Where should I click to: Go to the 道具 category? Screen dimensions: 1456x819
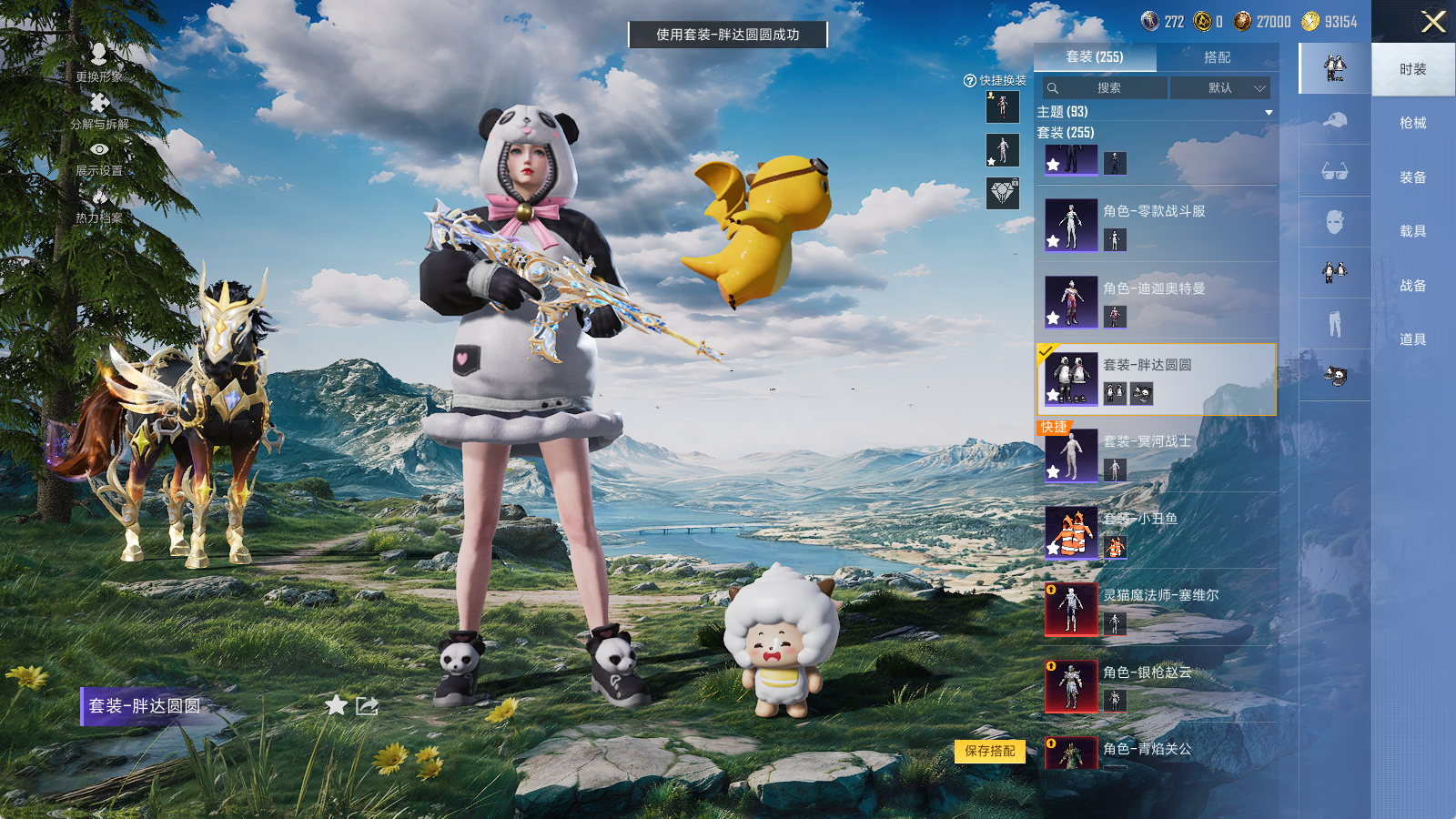(x=1412, y=339)
